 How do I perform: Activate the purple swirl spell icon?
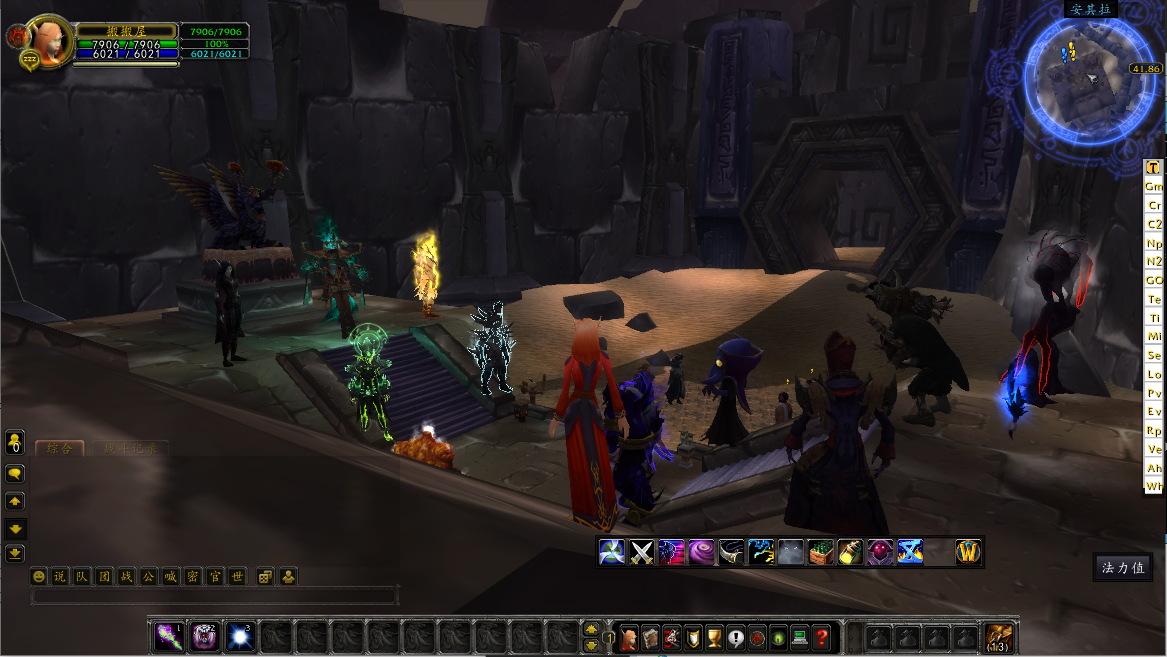coord(702,552)
